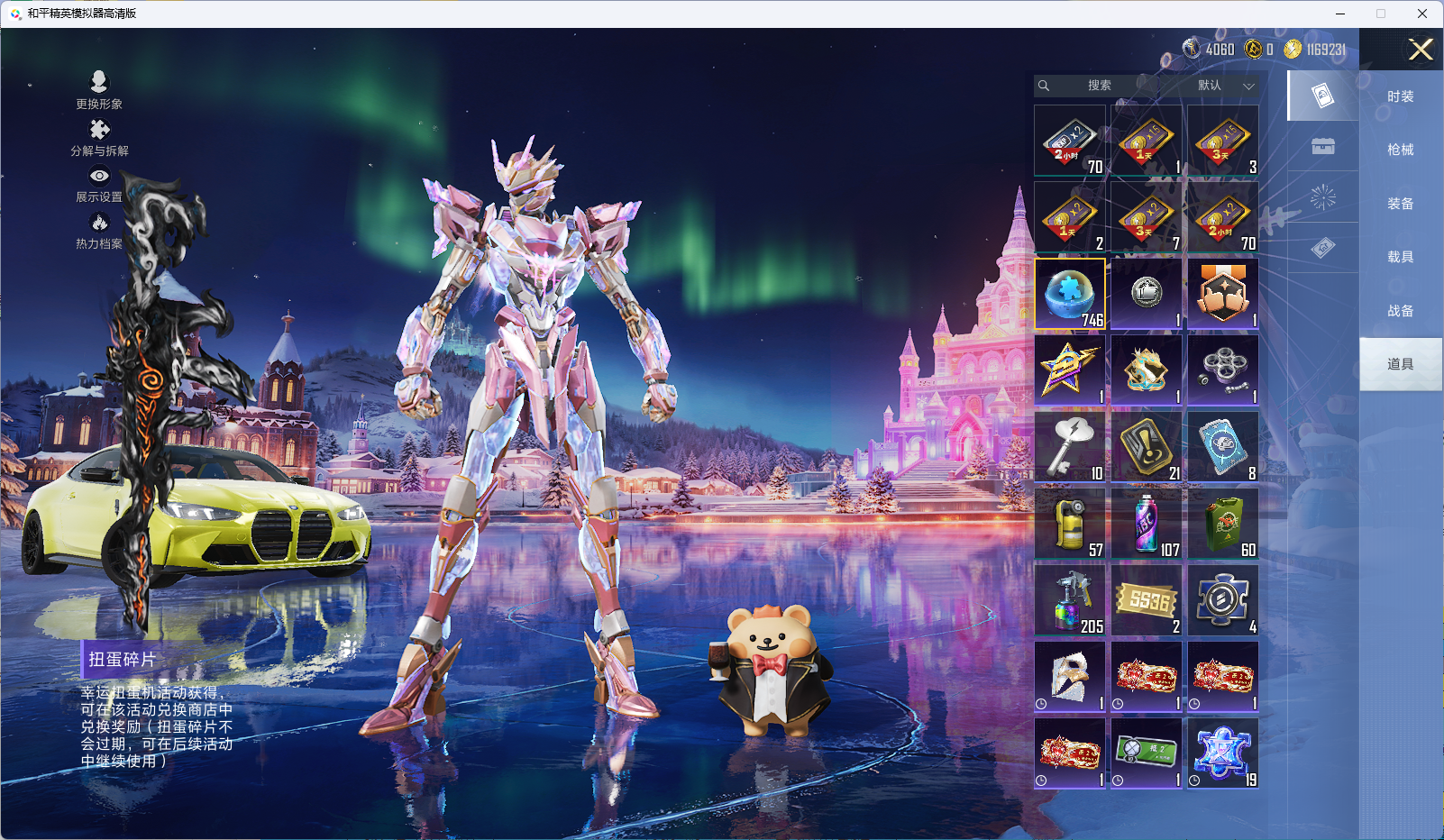Choose the yellow smoke grenade item slot

pos(1070,524)
